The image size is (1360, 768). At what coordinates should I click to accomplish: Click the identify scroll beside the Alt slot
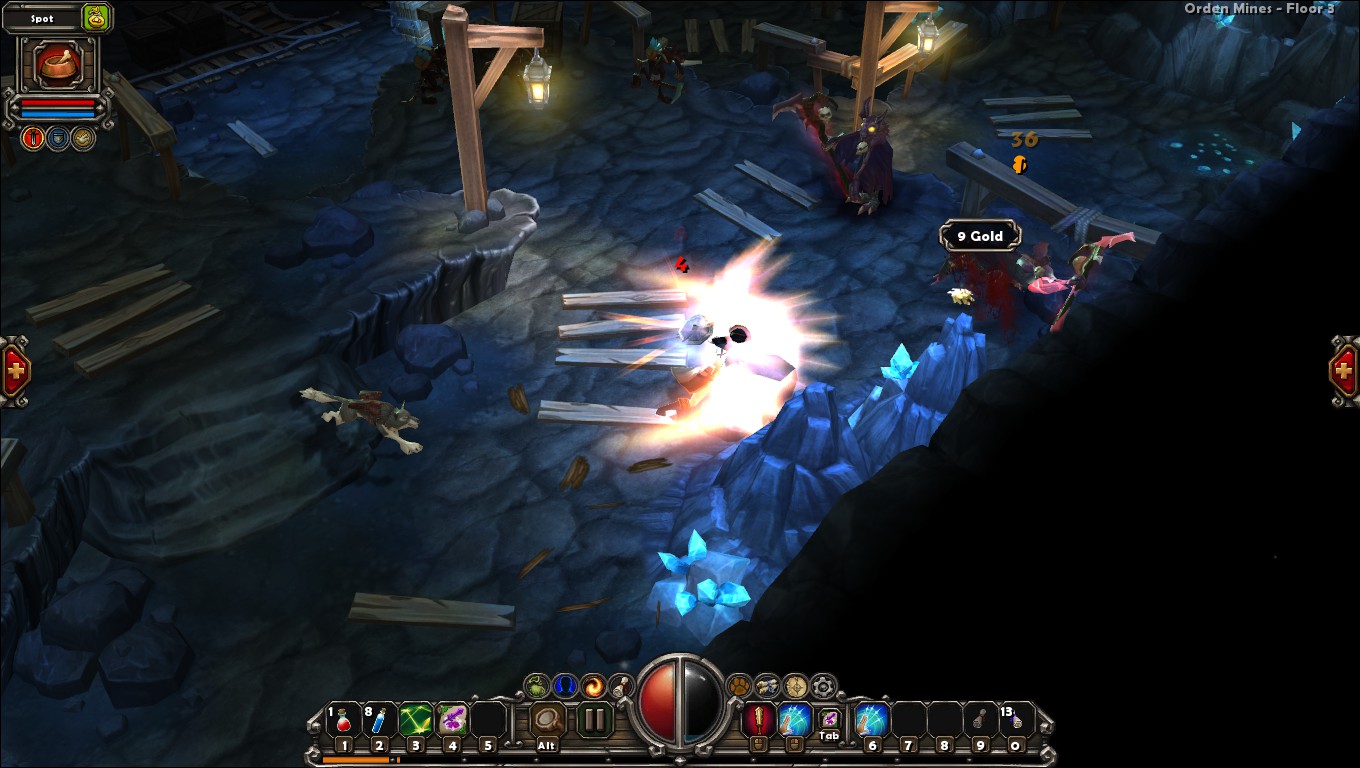(547, 718)
